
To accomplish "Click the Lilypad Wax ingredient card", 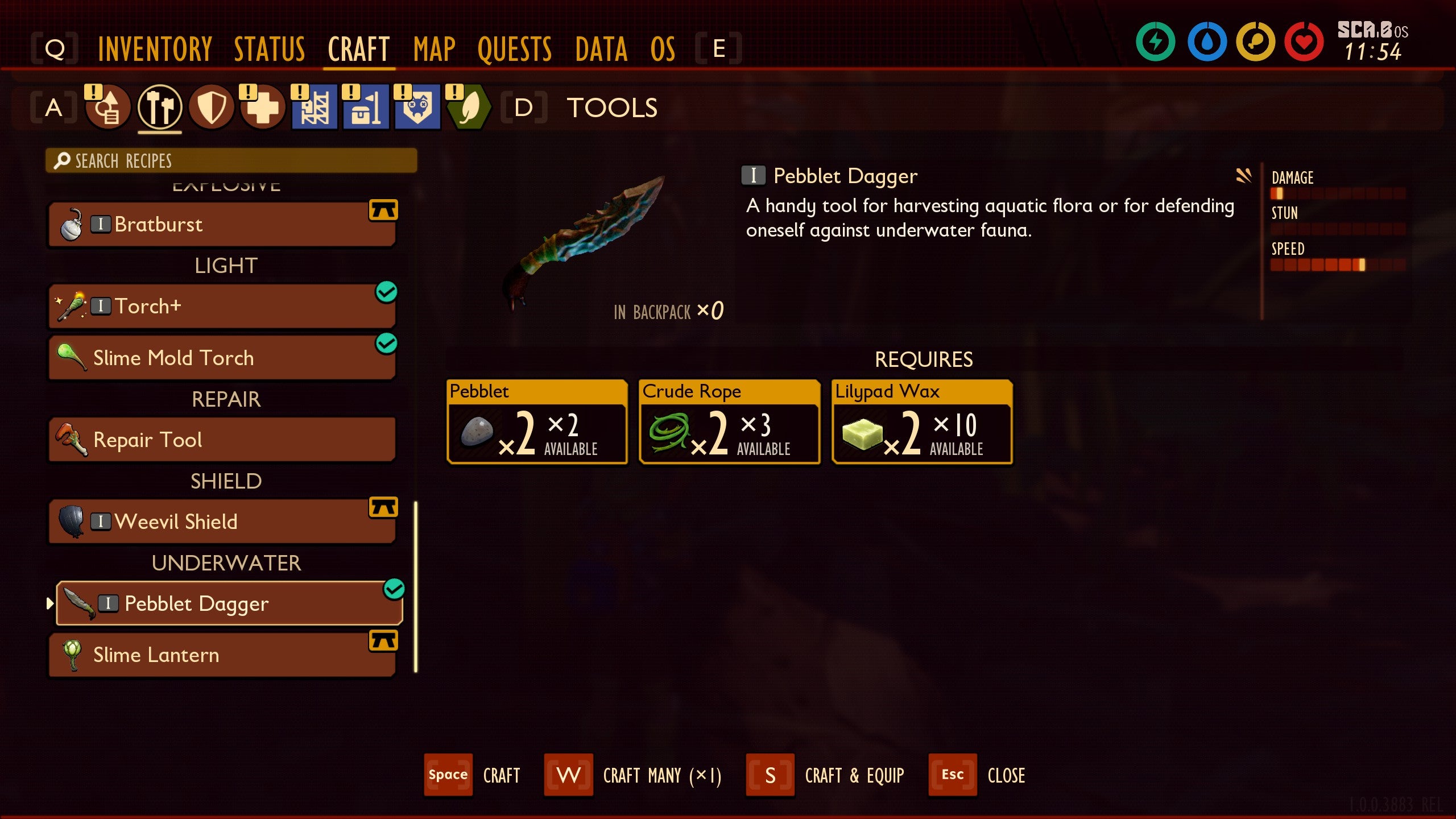I will tap(921, 422).
